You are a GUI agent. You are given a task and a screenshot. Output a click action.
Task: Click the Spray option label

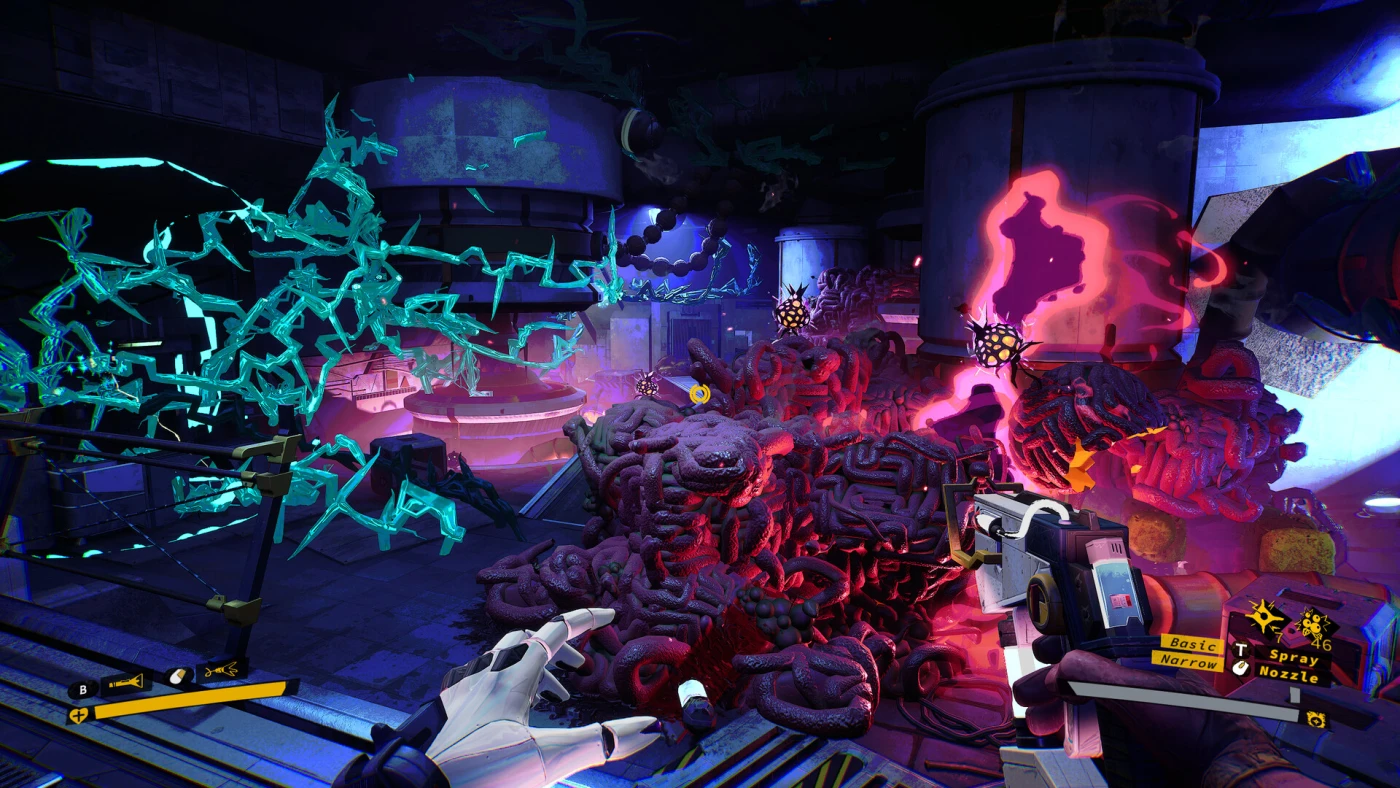click(1292, 657)
